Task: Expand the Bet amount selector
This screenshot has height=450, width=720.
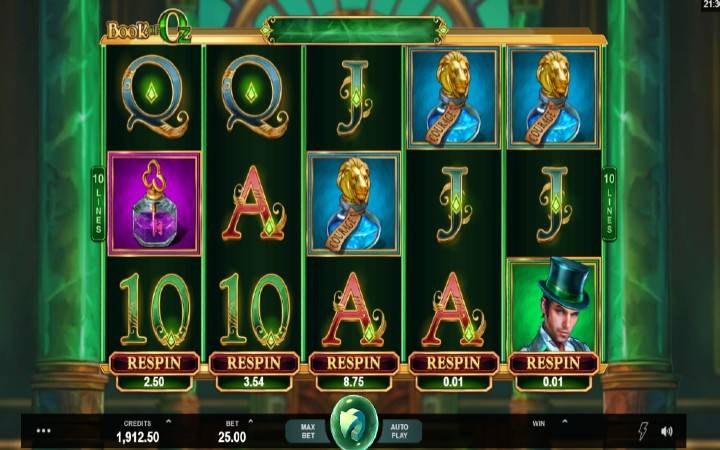Action: pyautogui.click(x=249, y=422)
